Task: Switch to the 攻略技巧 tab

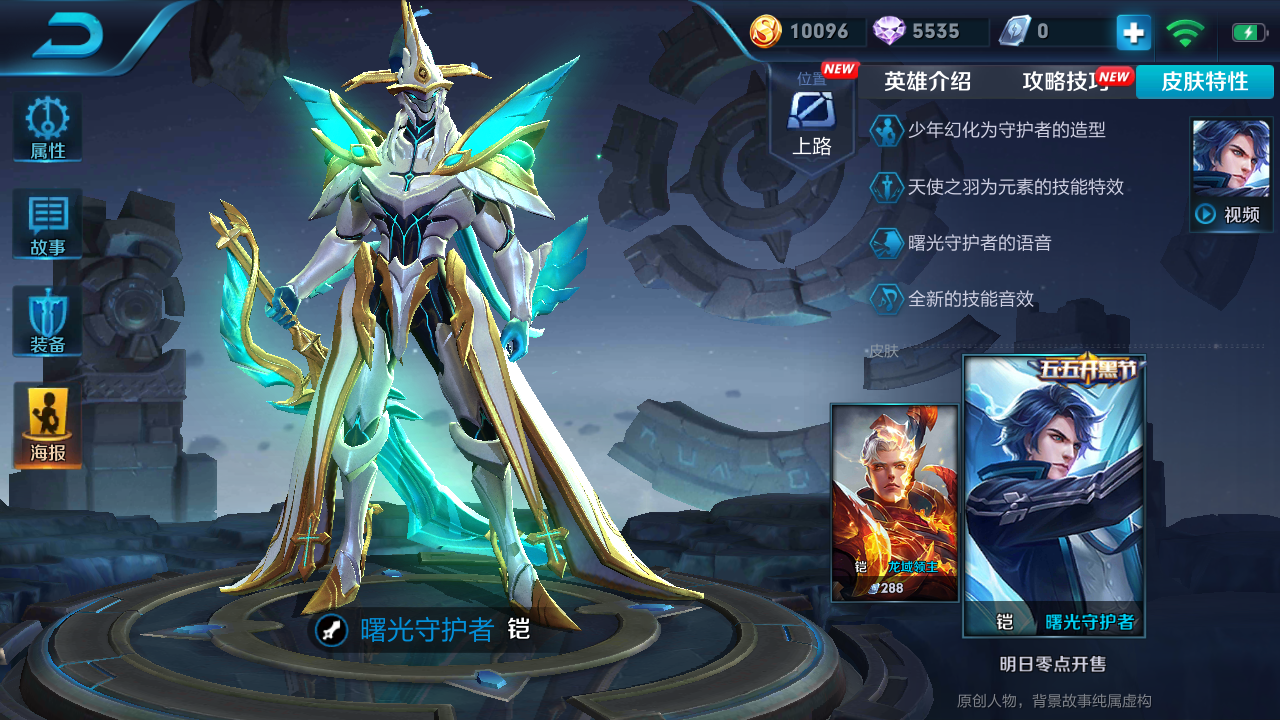Action: [1066, 82]
